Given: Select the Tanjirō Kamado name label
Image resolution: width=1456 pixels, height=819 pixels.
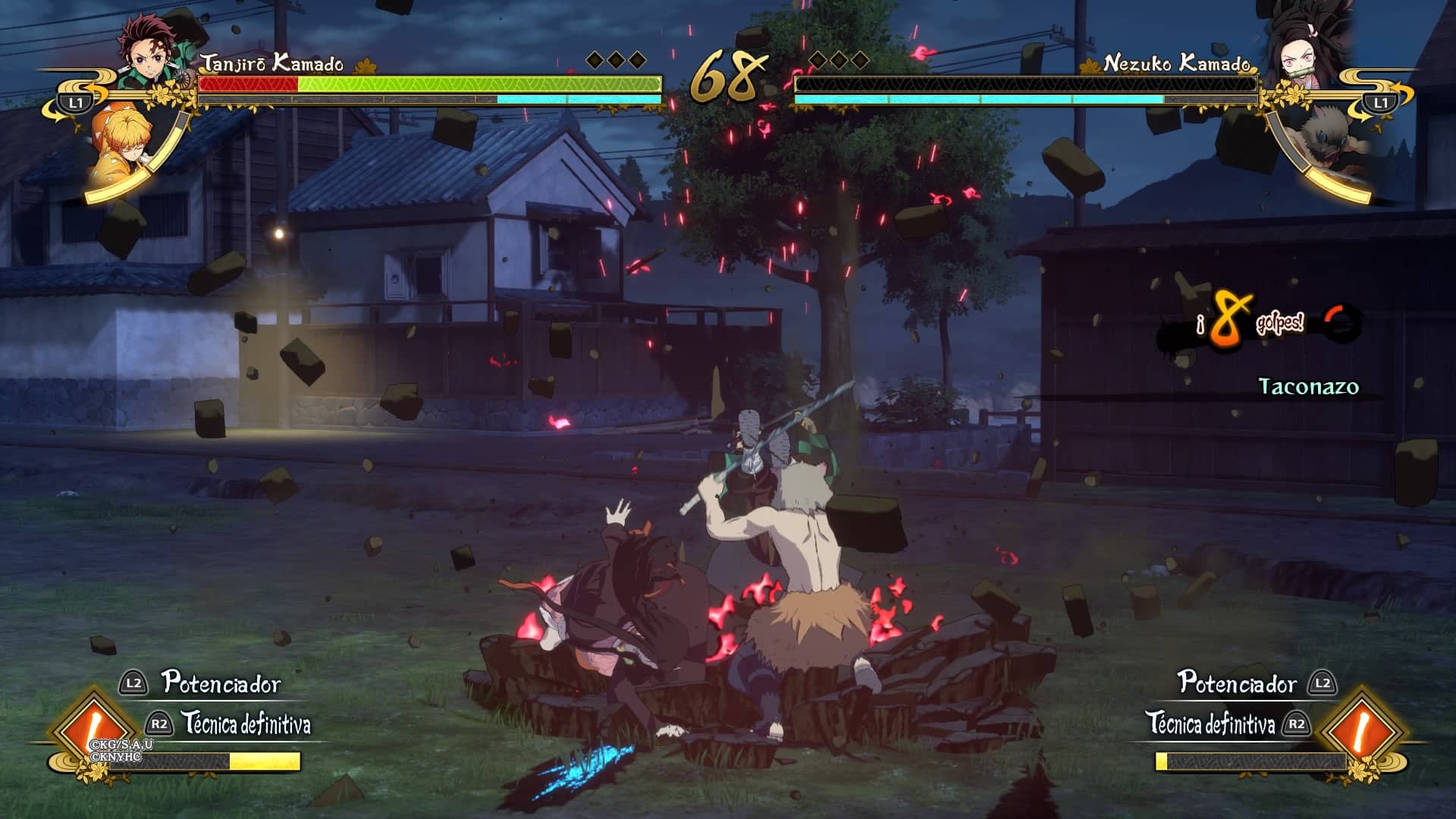Looking at the screenshot, I should tap(271, 65).
